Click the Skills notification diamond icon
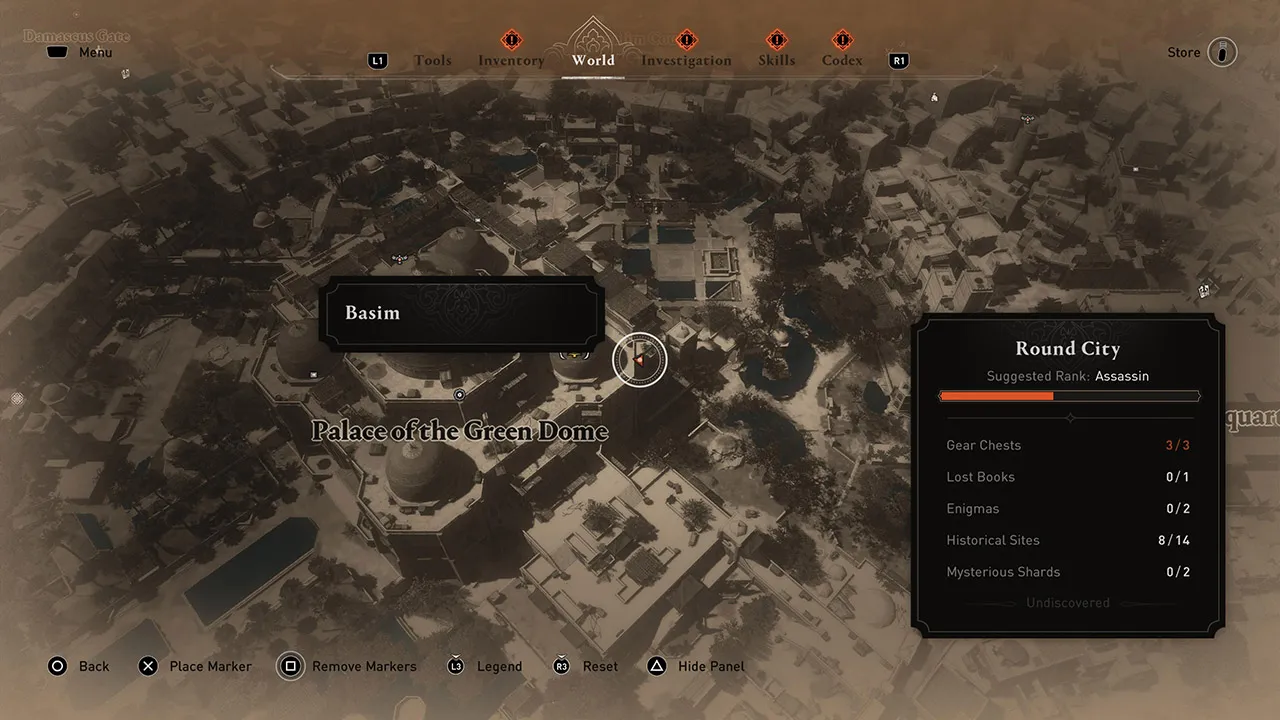The height and width of the screenshot is (720, 1280). (x=777, y=41)
